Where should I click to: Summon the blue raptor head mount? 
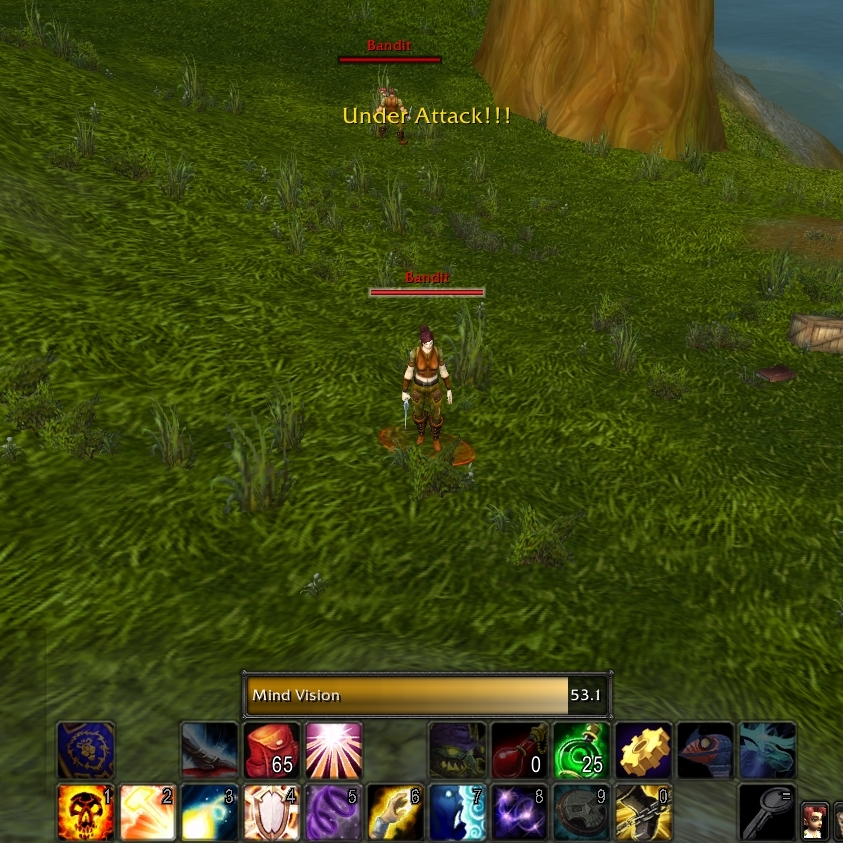tap(706, 750)
